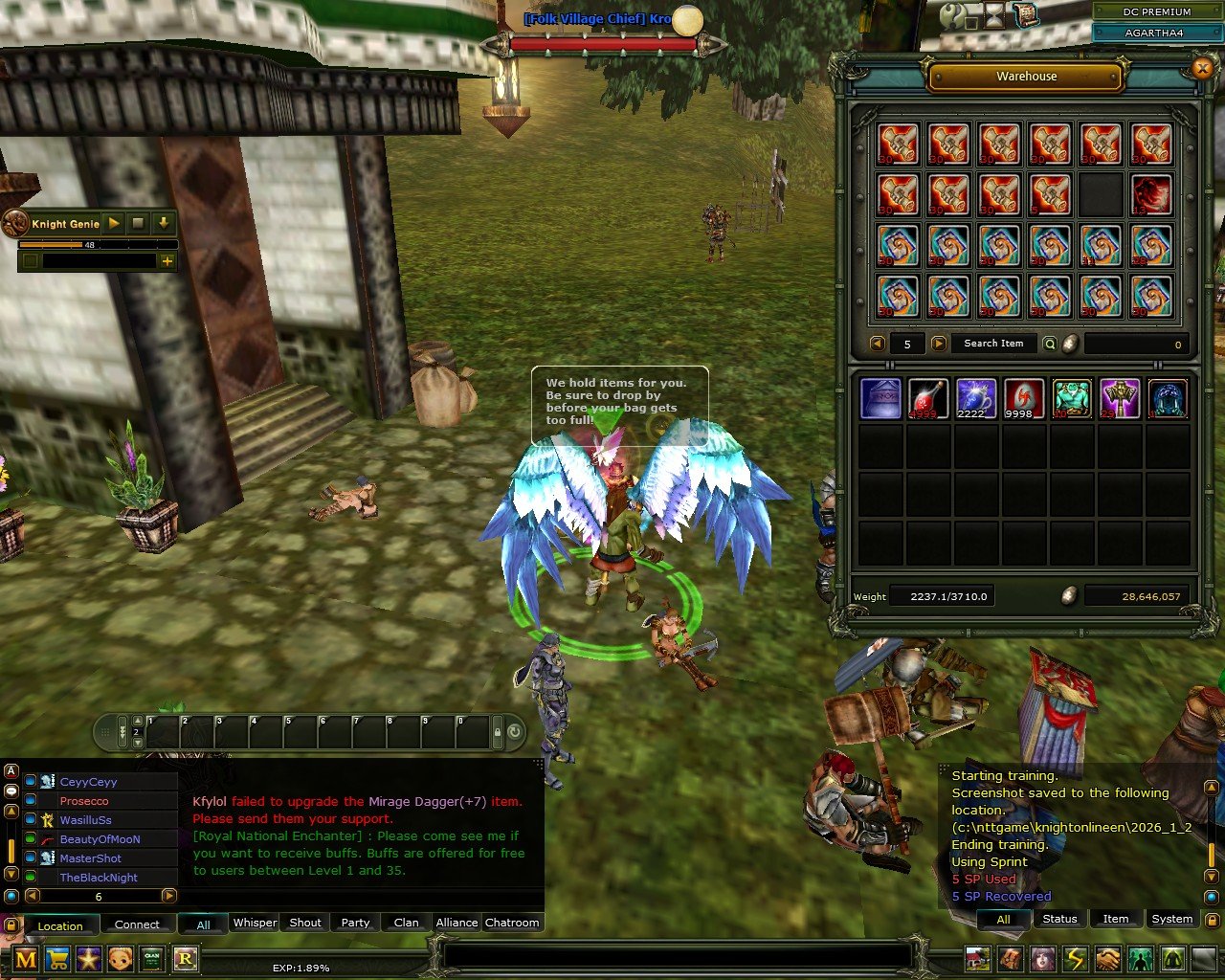Open the System tab in the message panel
Viewport: 1225px width, 980px height.
1171,919
